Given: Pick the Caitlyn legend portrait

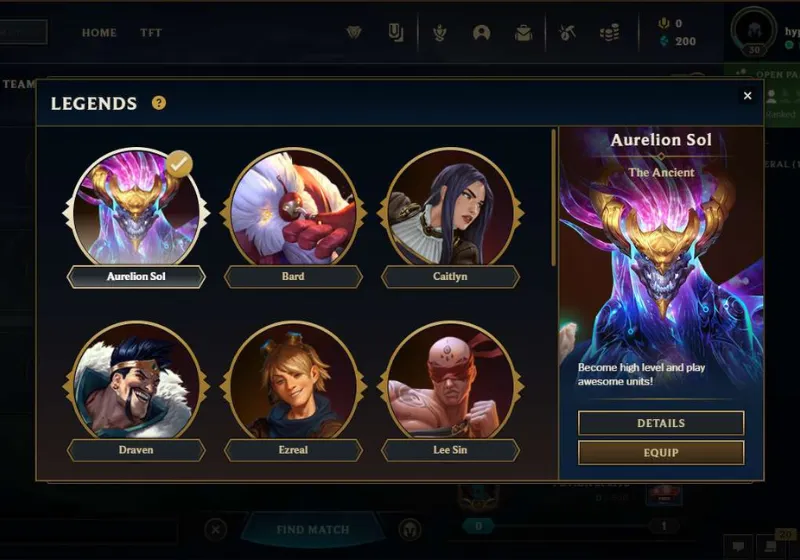Looking at the screenshot, I should (450, 207).
